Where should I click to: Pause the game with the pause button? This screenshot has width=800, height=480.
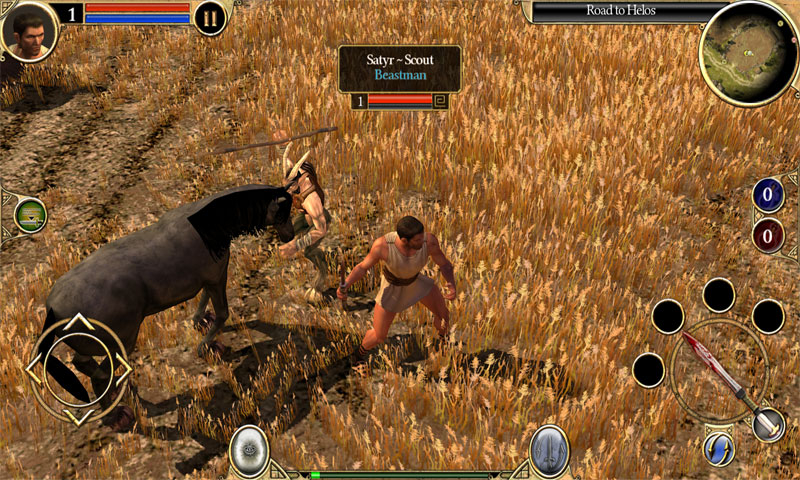pos(210,18)
